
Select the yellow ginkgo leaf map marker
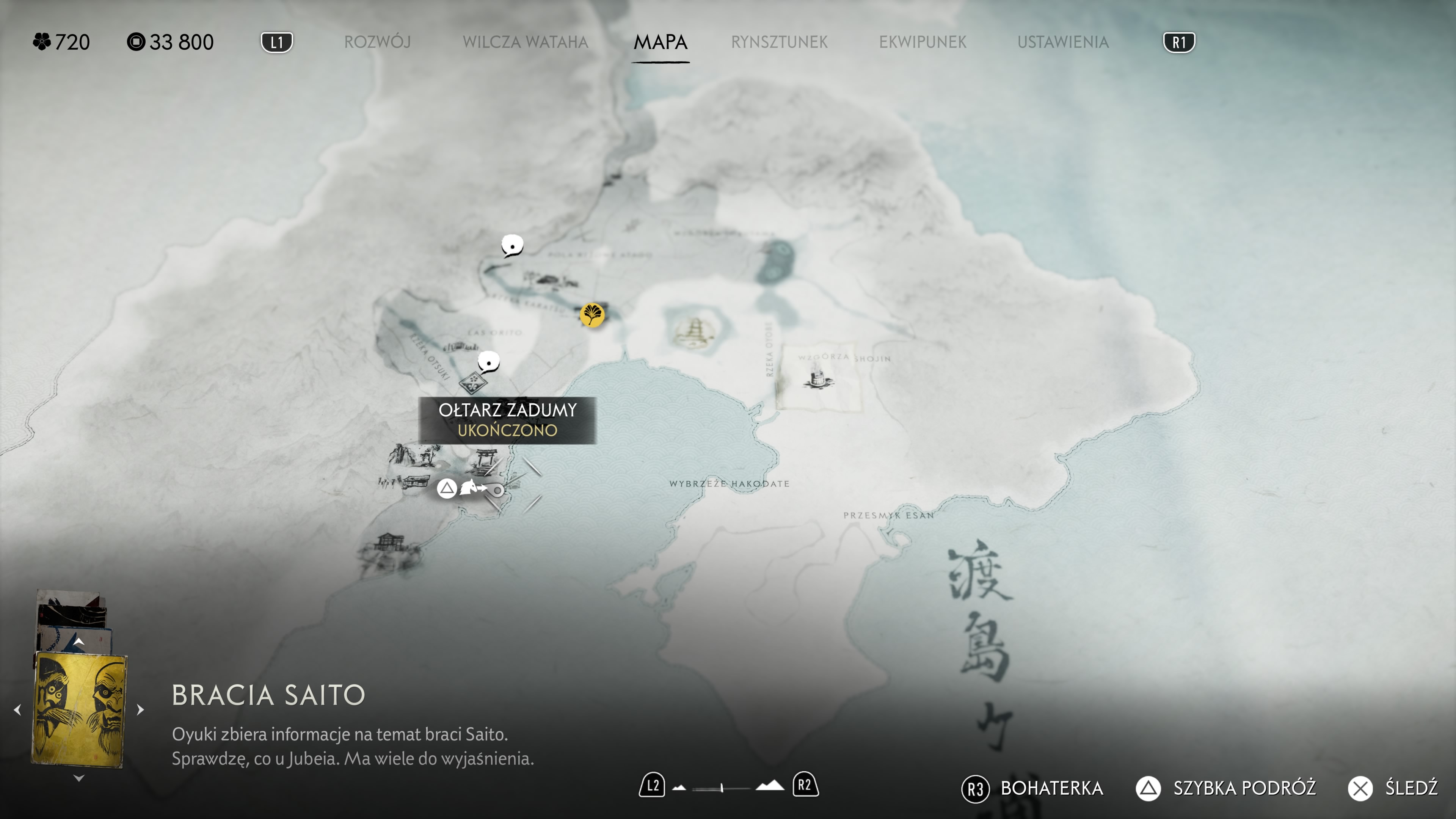click(x=592, y=314)
